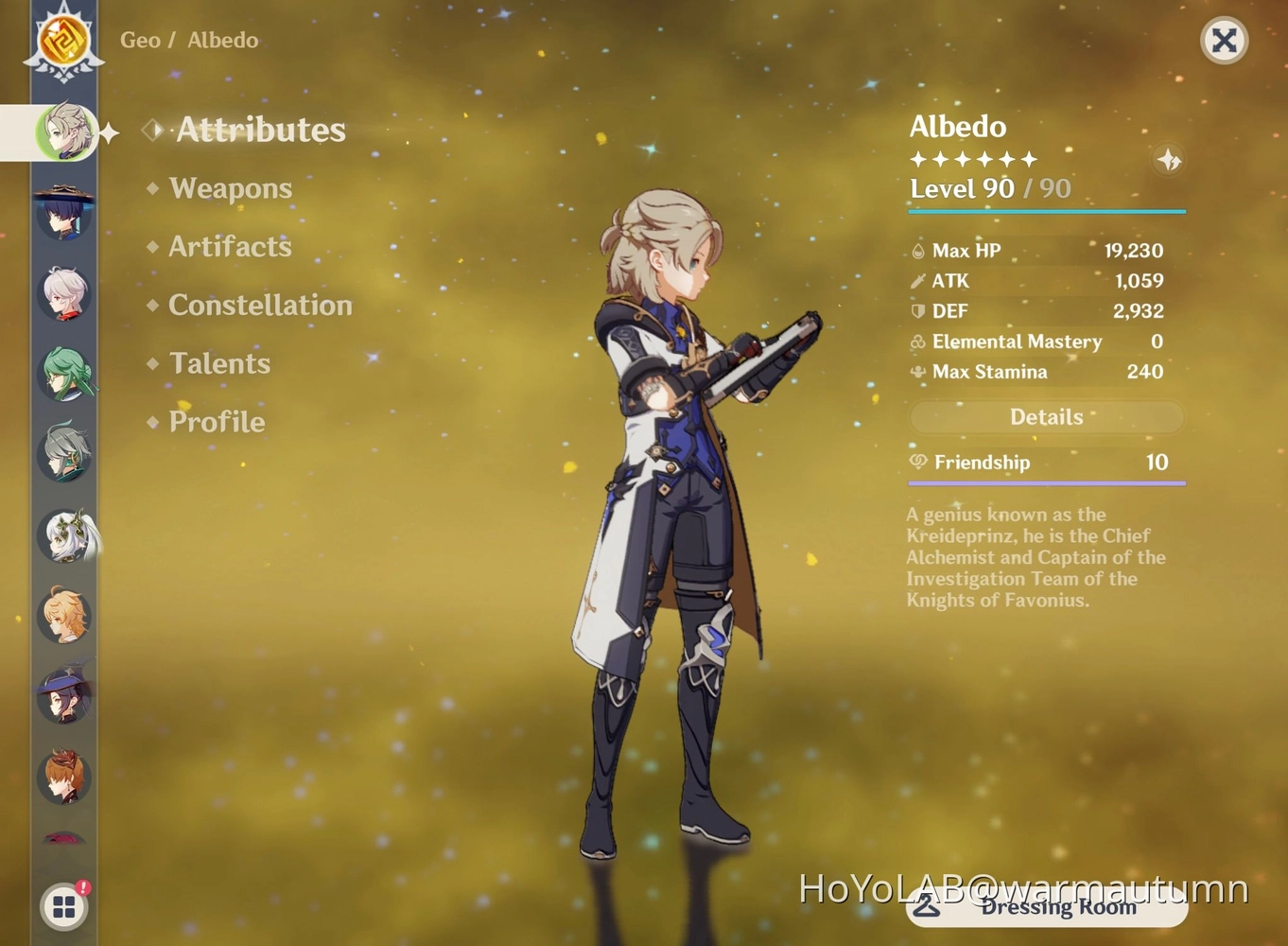The image size is (1288, 946).
Task: Select the Attributes menu item
Action: [x=259, y=130]
